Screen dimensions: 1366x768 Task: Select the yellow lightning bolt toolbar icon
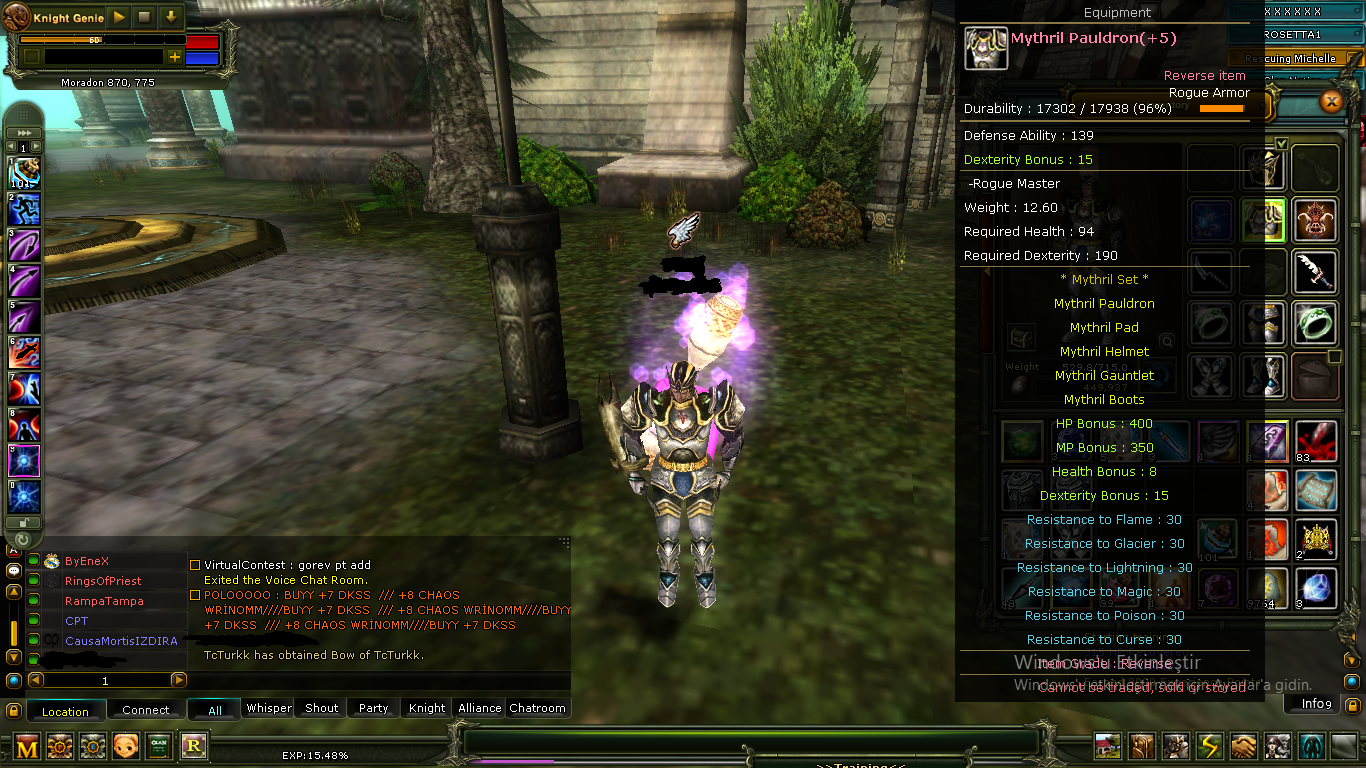pos(1208,744)
